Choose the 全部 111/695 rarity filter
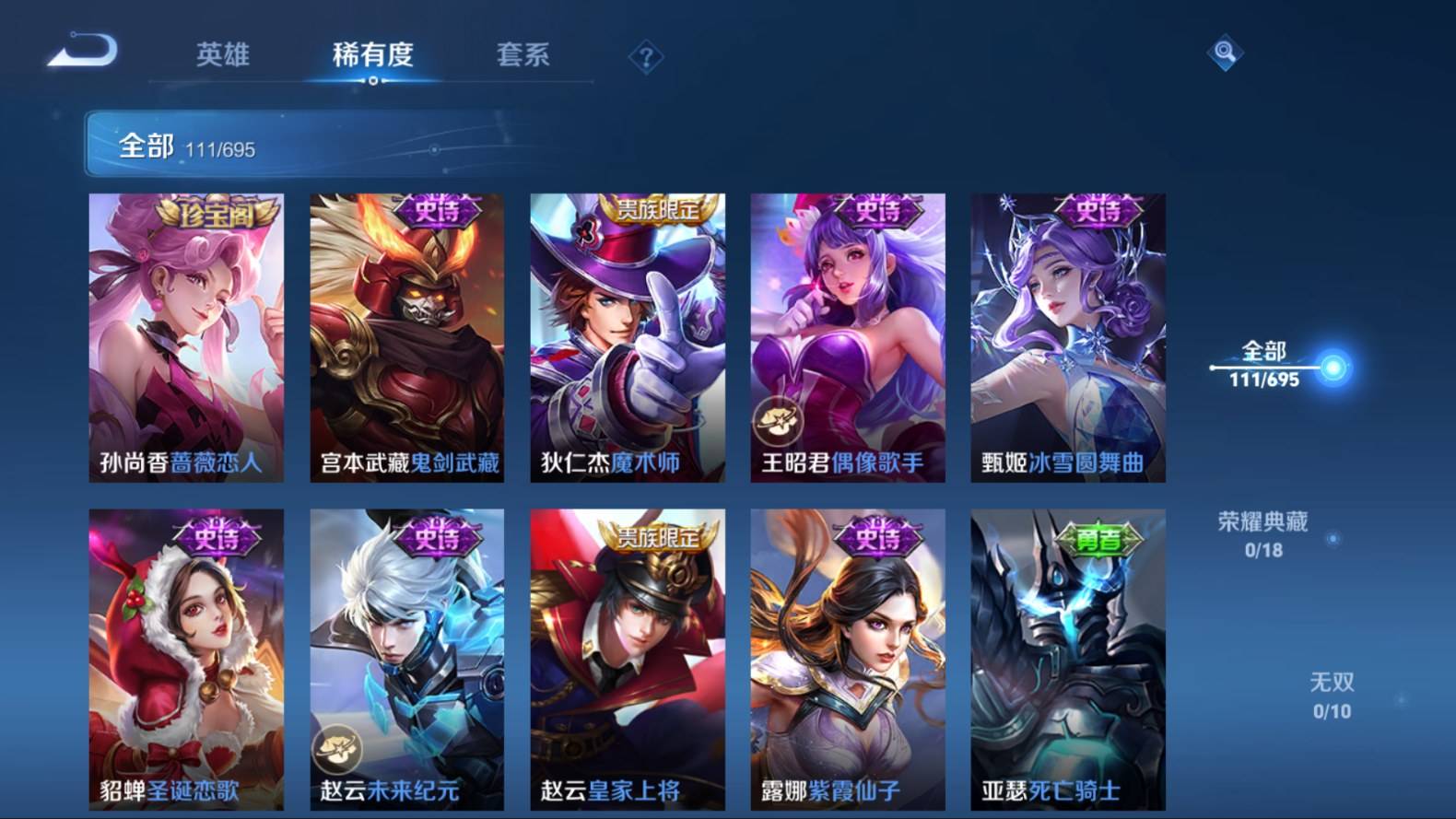Screen dimensions: 1456x819 pyautogui.click(x=1263, y=364)
